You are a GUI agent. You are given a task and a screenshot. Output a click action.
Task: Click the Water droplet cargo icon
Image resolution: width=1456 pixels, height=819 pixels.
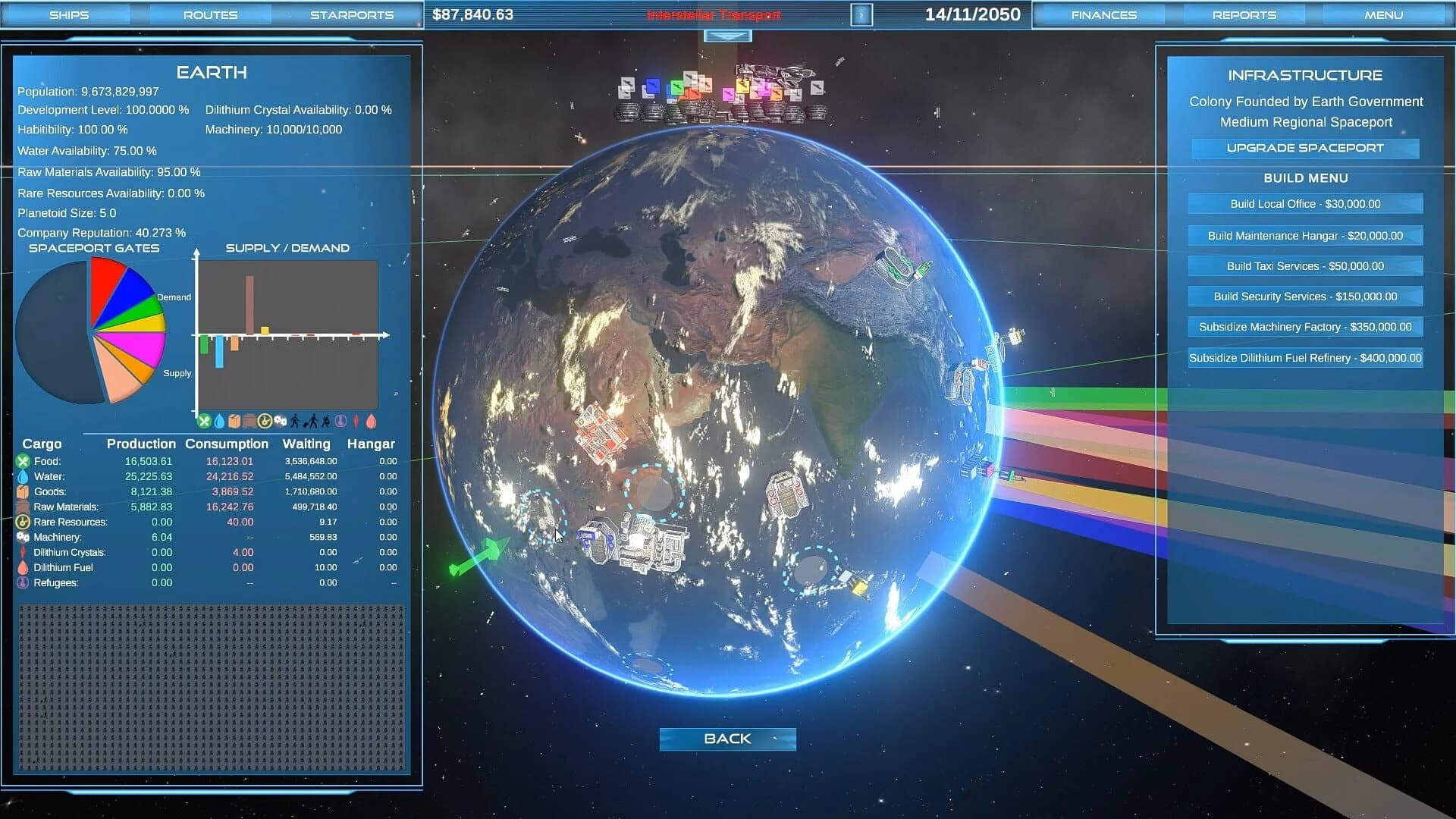pos(21,476)
